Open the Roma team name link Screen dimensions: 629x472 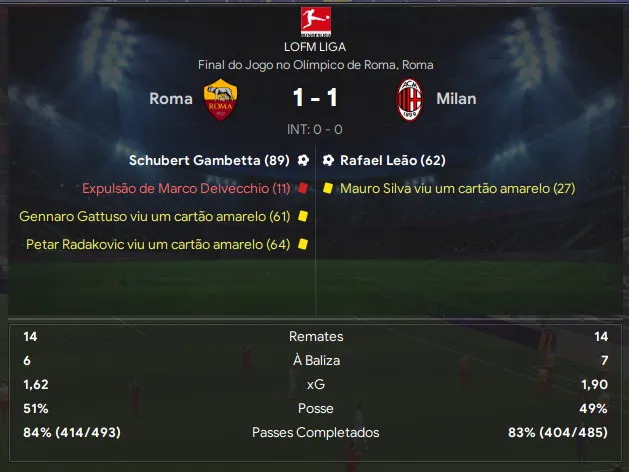(x=171, y=99)
